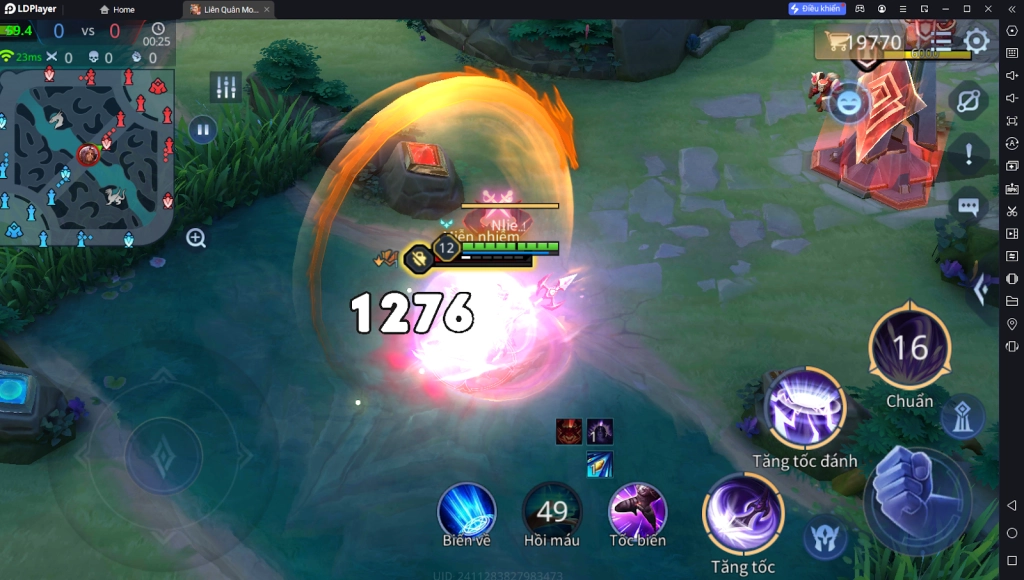
Task: Use the Tăng tốc đánh skill
Action: click(805, 410)
